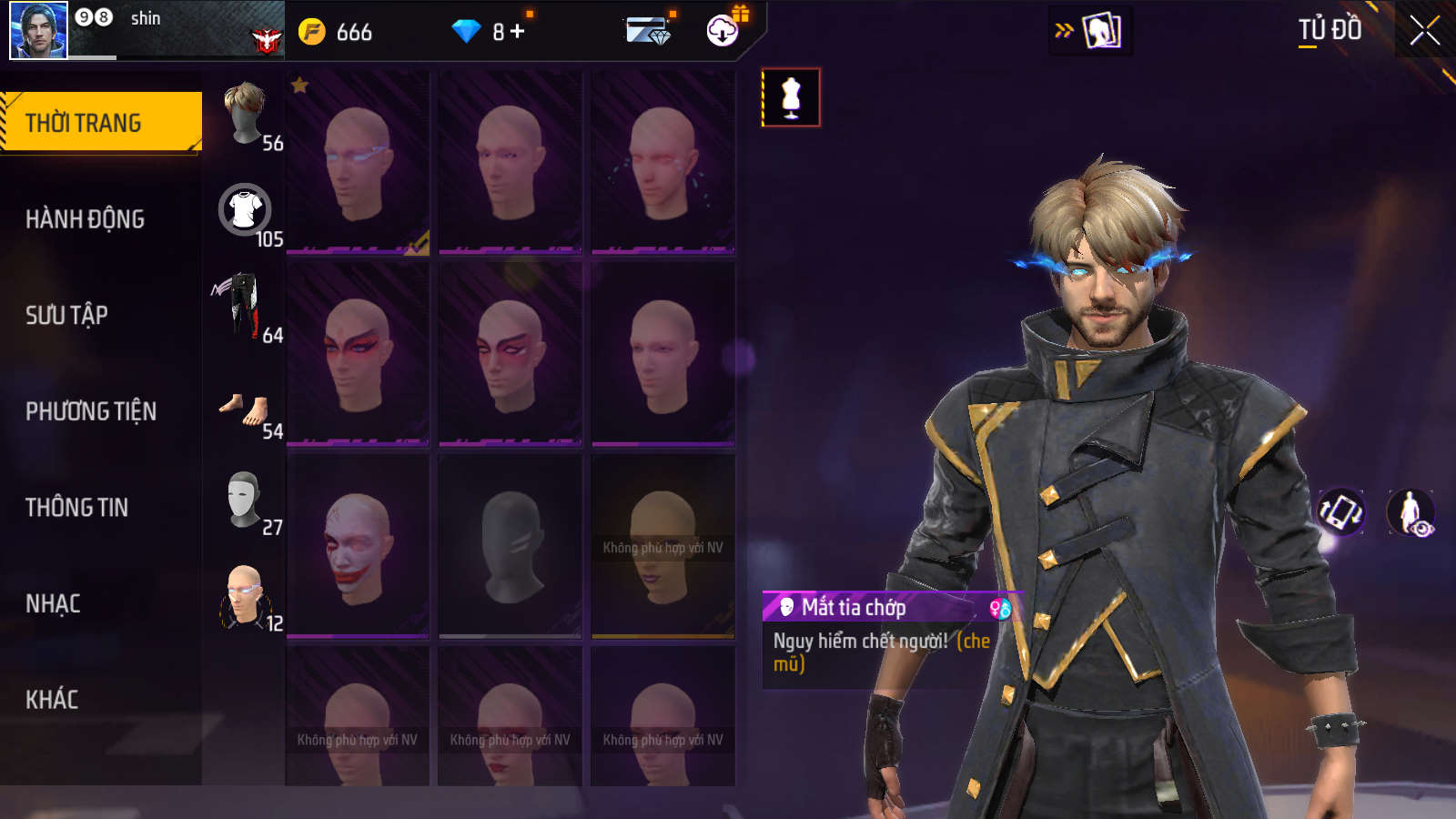Show hairstyle items category
This screenshot has width=1456, height=819.
pos(245,115)
